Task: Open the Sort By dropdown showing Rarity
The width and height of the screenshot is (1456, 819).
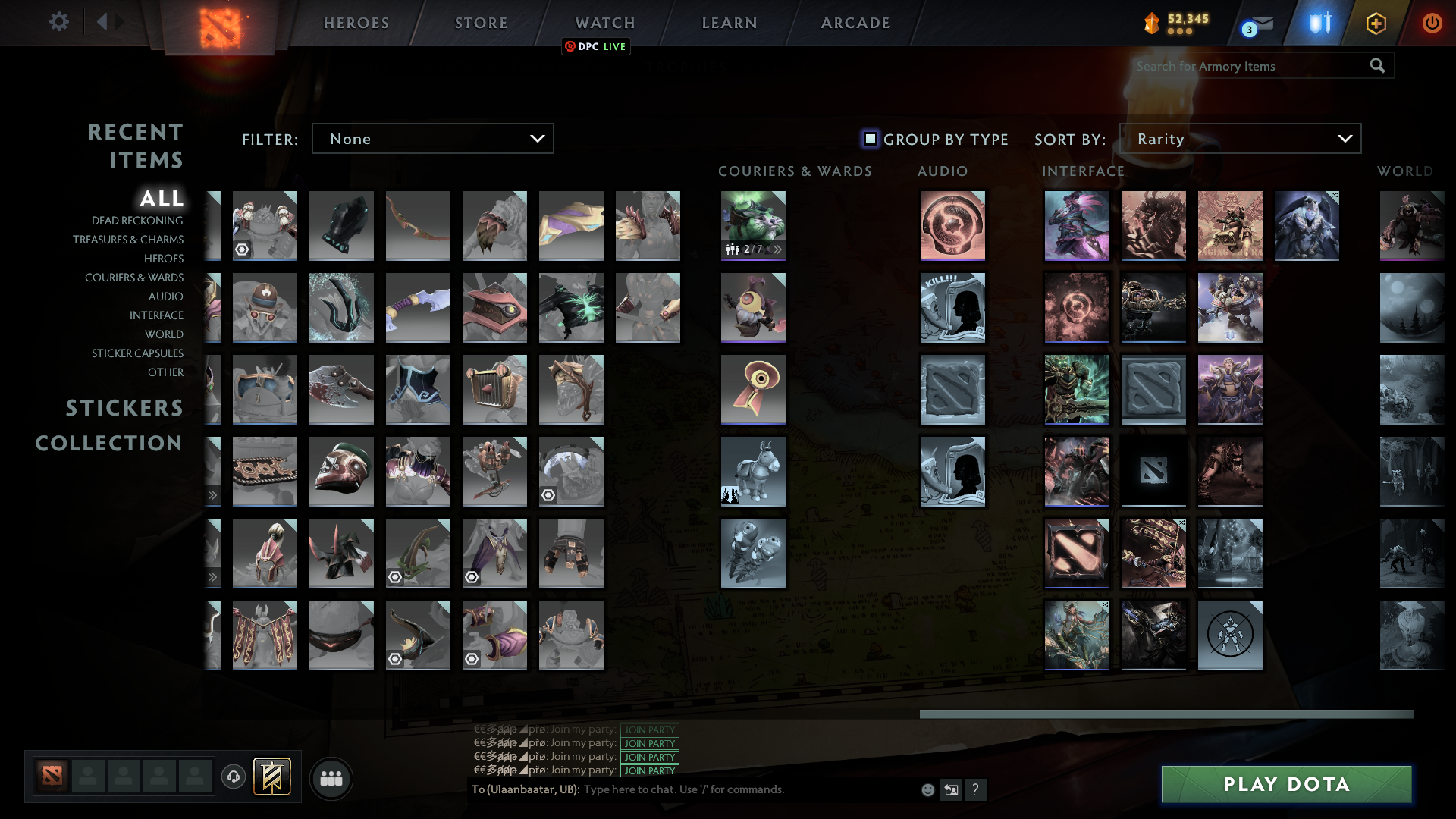Action: 1241,138
